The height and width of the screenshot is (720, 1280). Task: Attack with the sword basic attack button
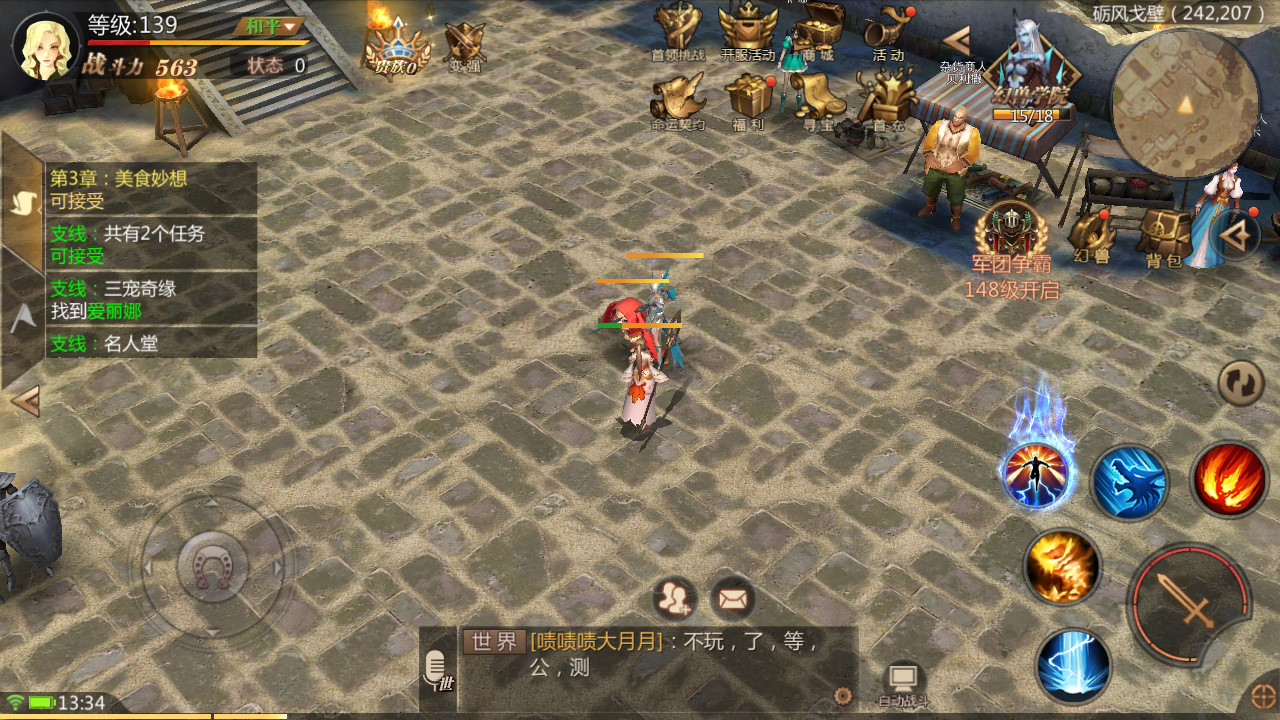(1188, 602)
